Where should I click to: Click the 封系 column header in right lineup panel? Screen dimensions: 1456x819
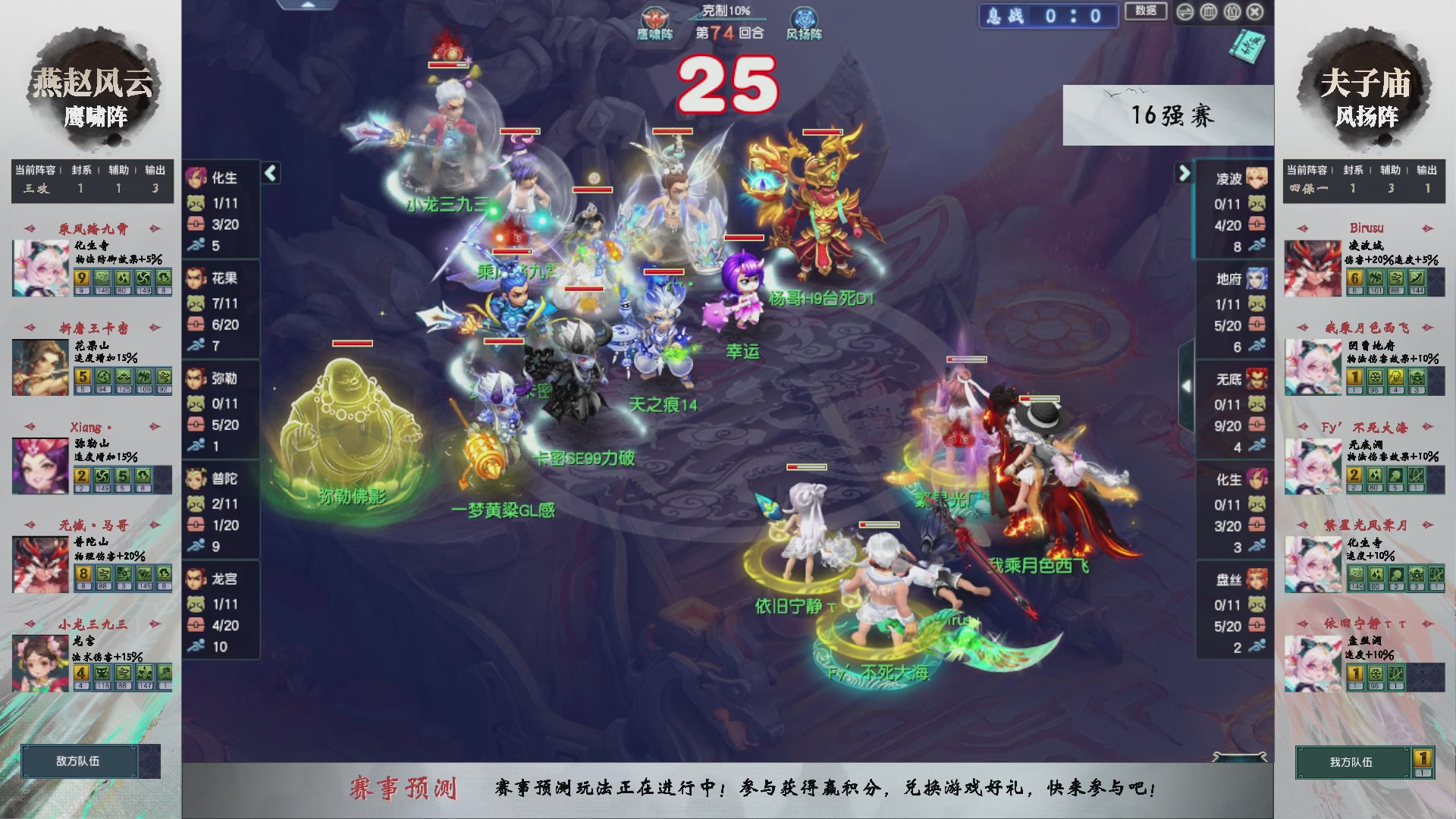[1354, 171]
